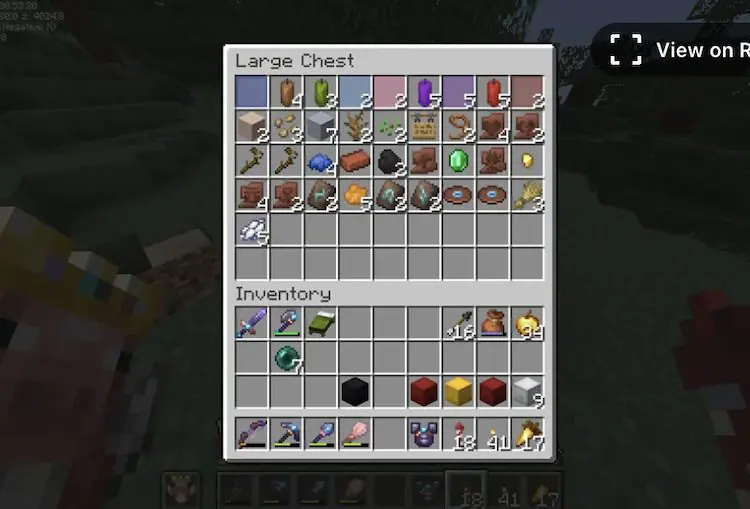Select the green candle stack
The width and height of the screenshot is (750, 509).
[321, 93]
